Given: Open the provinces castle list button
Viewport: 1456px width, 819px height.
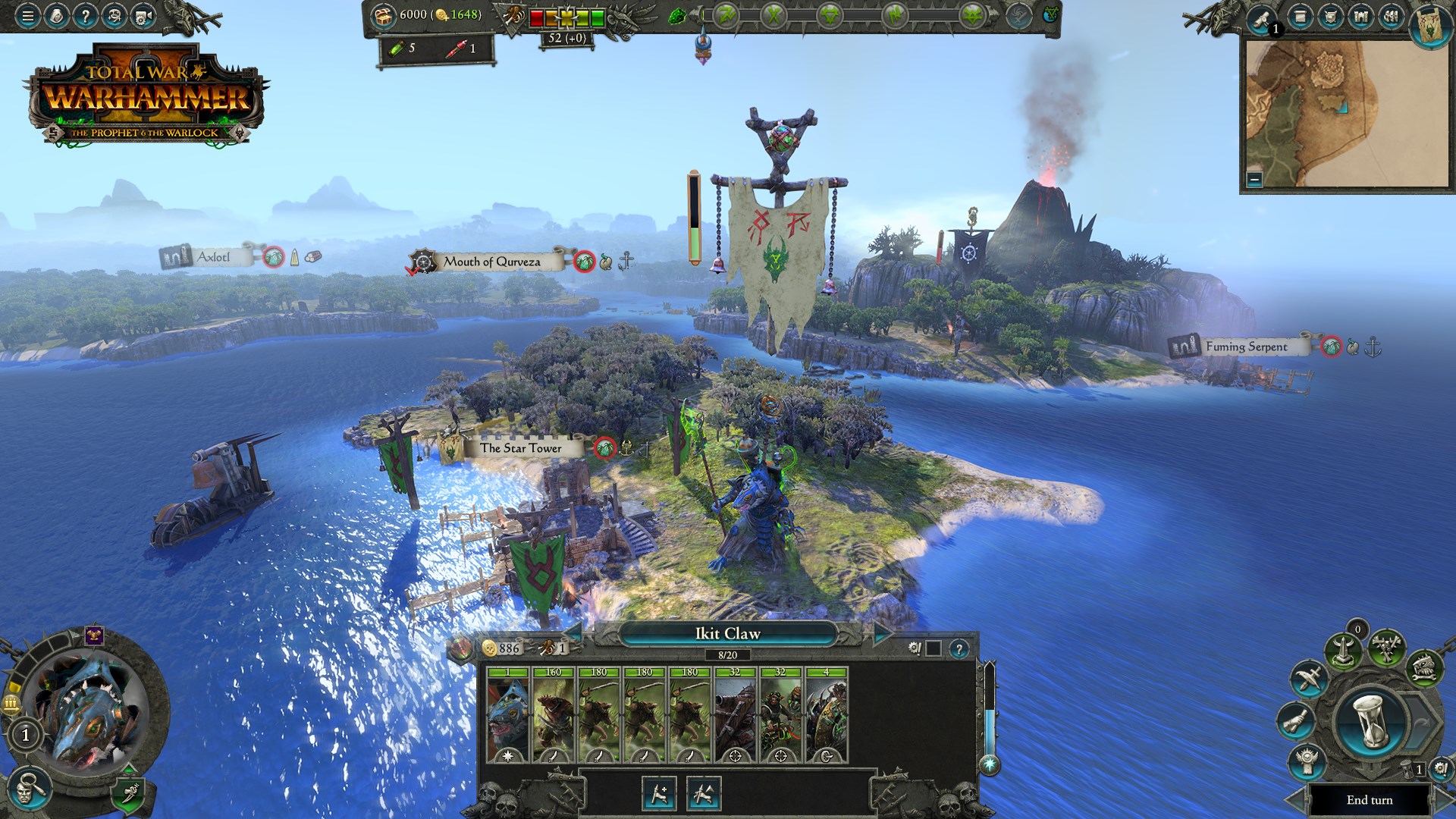Looking at the screenshot, I should tap(1360, 17).
